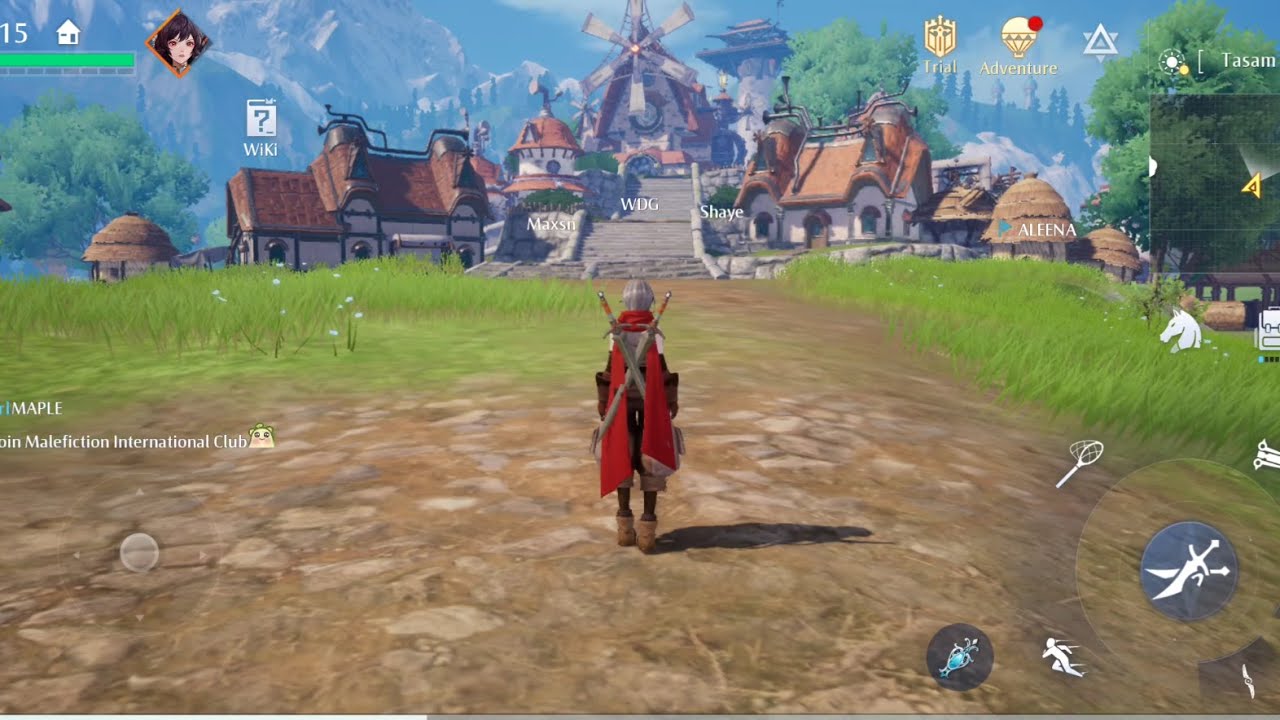Image resolution: width=1280 pixels, height=720 pixels.
Task: Tap the virtual joystick knob
Action: tap(139, 552)
